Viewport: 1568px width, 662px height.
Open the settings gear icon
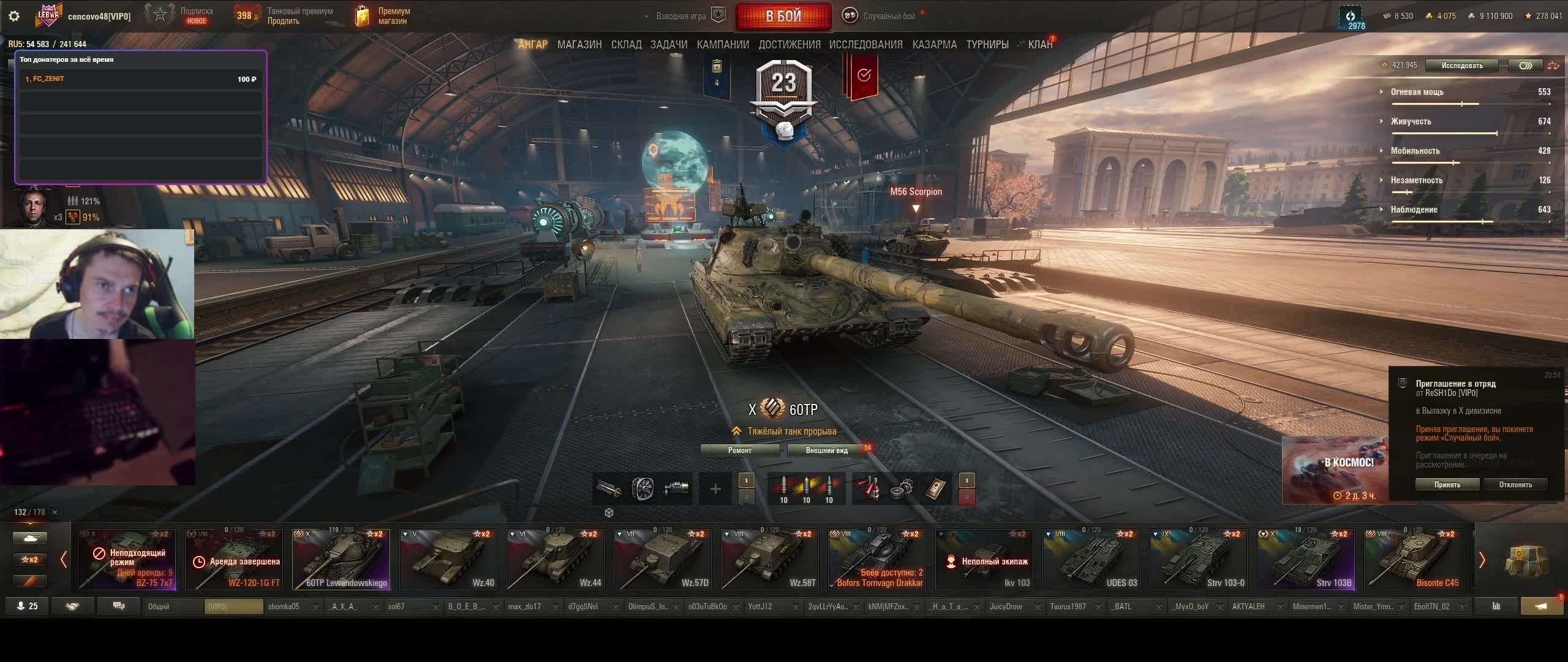pos(14,16)
